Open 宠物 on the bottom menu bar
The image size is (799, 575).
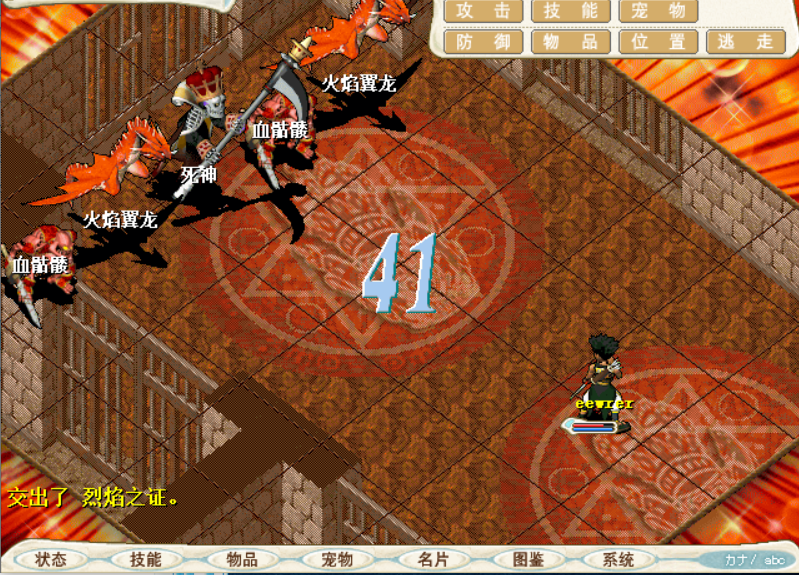[337, 560]
